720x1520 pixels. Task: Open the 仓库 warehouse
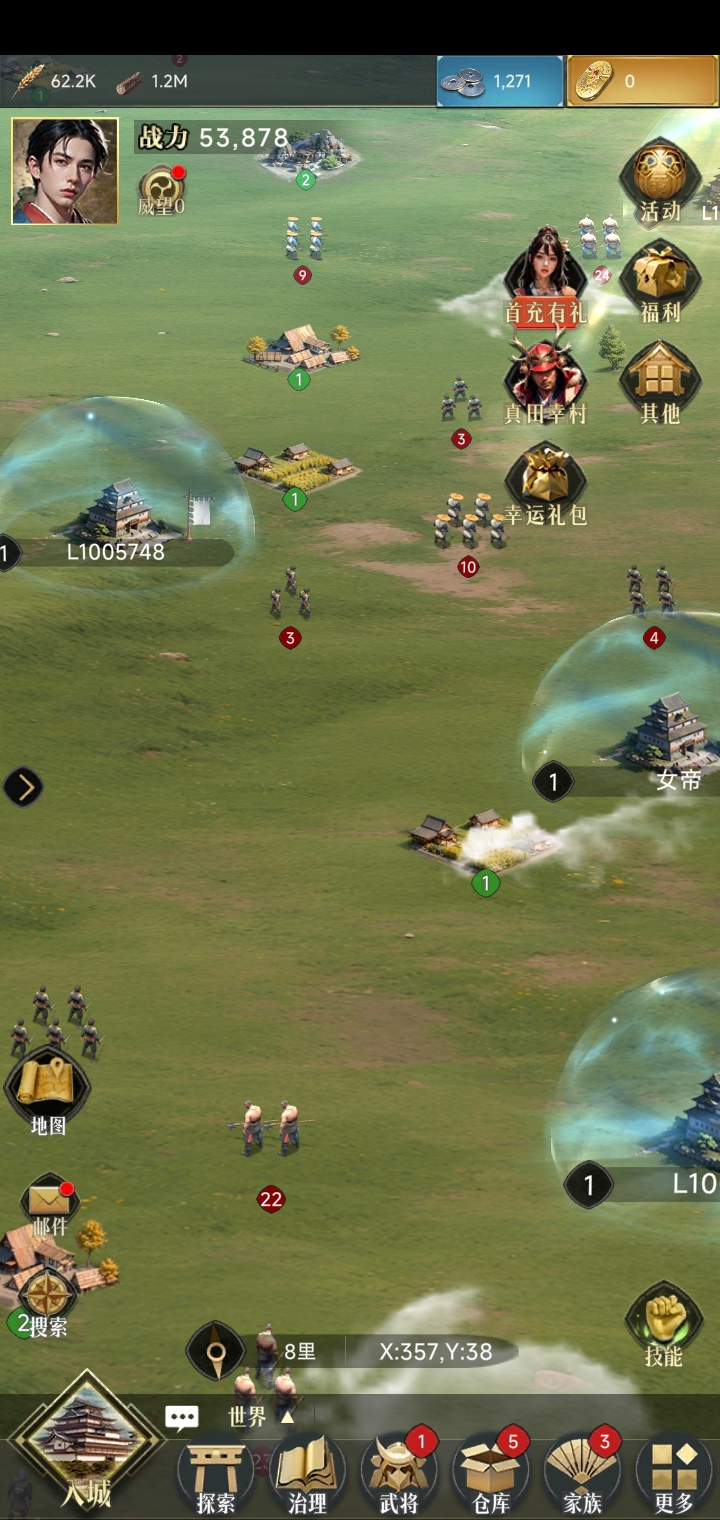click(491, 1474)
